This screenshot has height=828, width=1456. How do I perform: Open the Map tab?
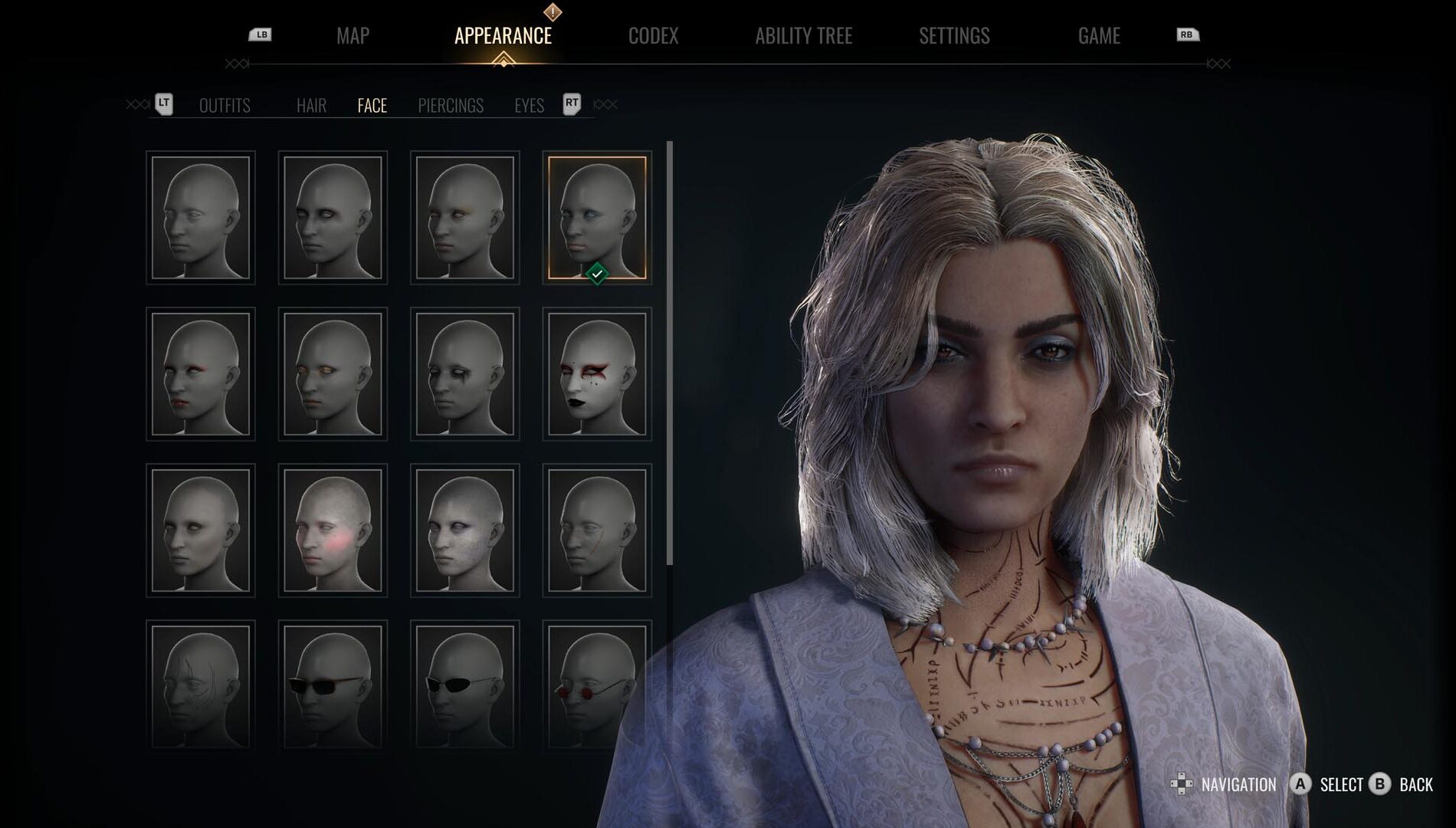click(x=353, y=36)
